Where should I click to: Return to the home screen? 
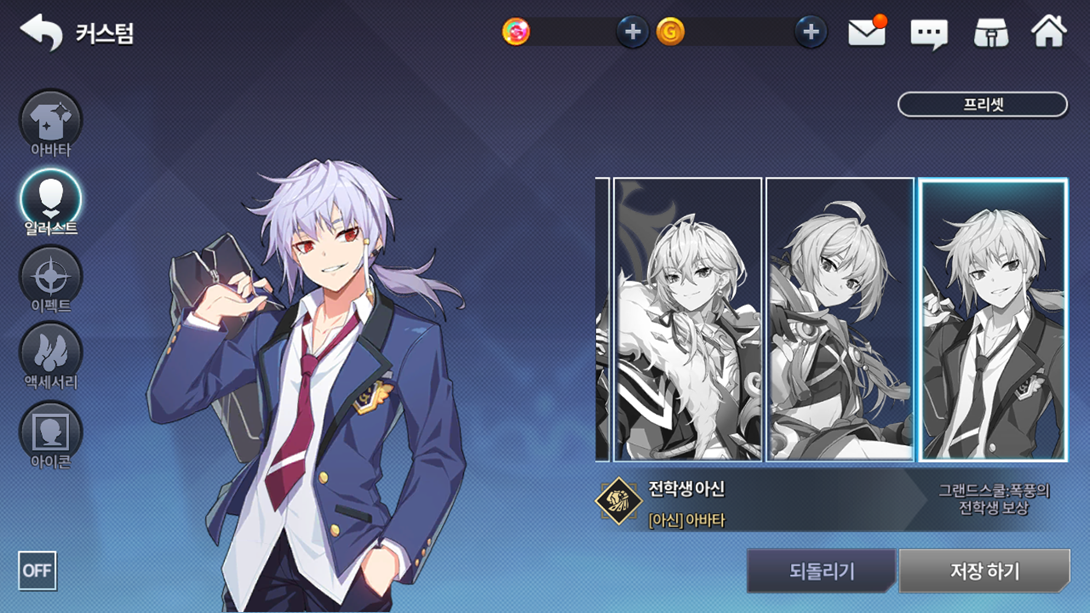pyautogui.click(x=1049, y=32)
